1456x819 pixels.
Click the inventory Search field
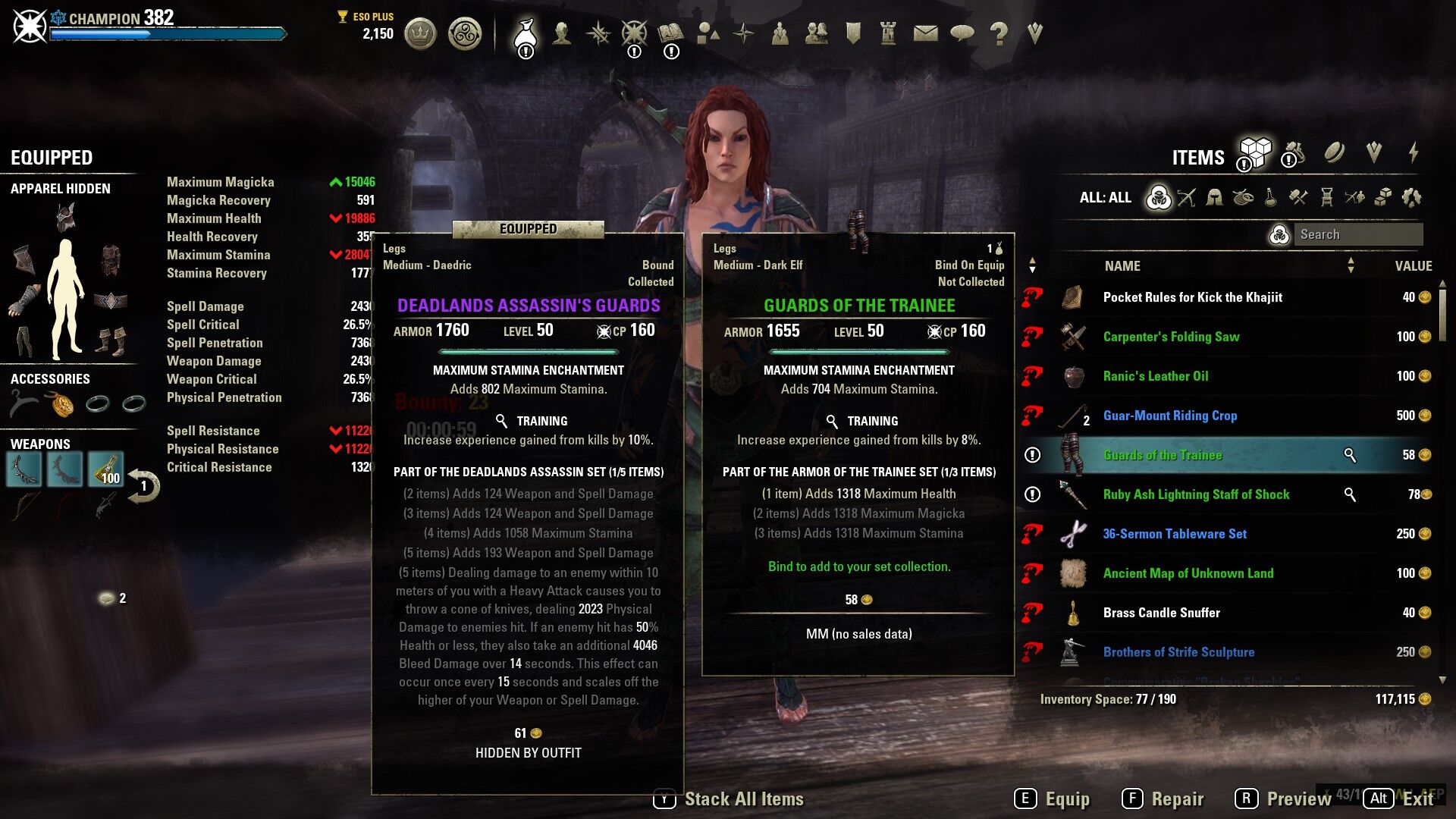pos(1357,234)
